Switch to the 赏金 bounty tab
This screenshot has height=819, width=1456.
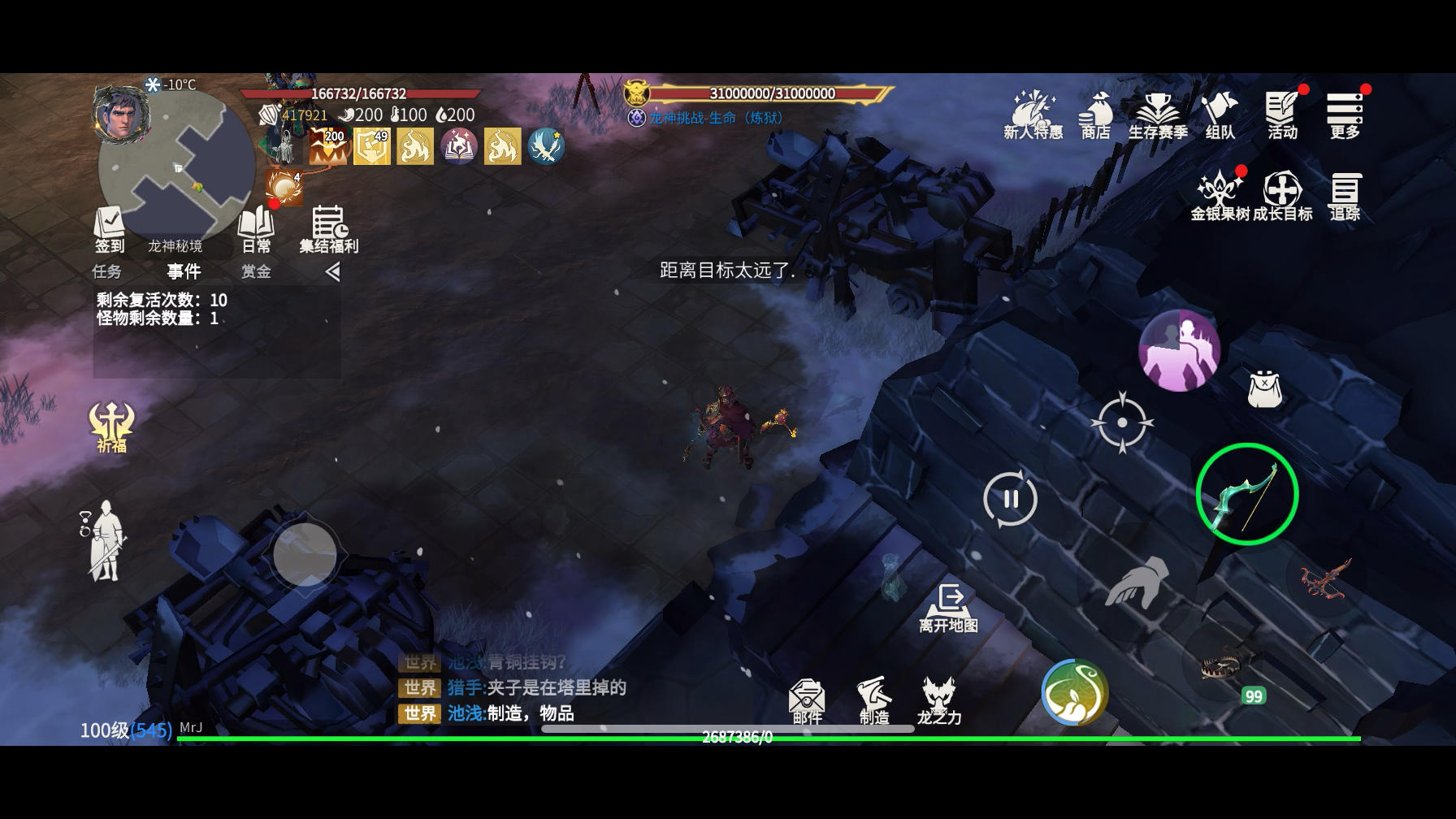256,271
